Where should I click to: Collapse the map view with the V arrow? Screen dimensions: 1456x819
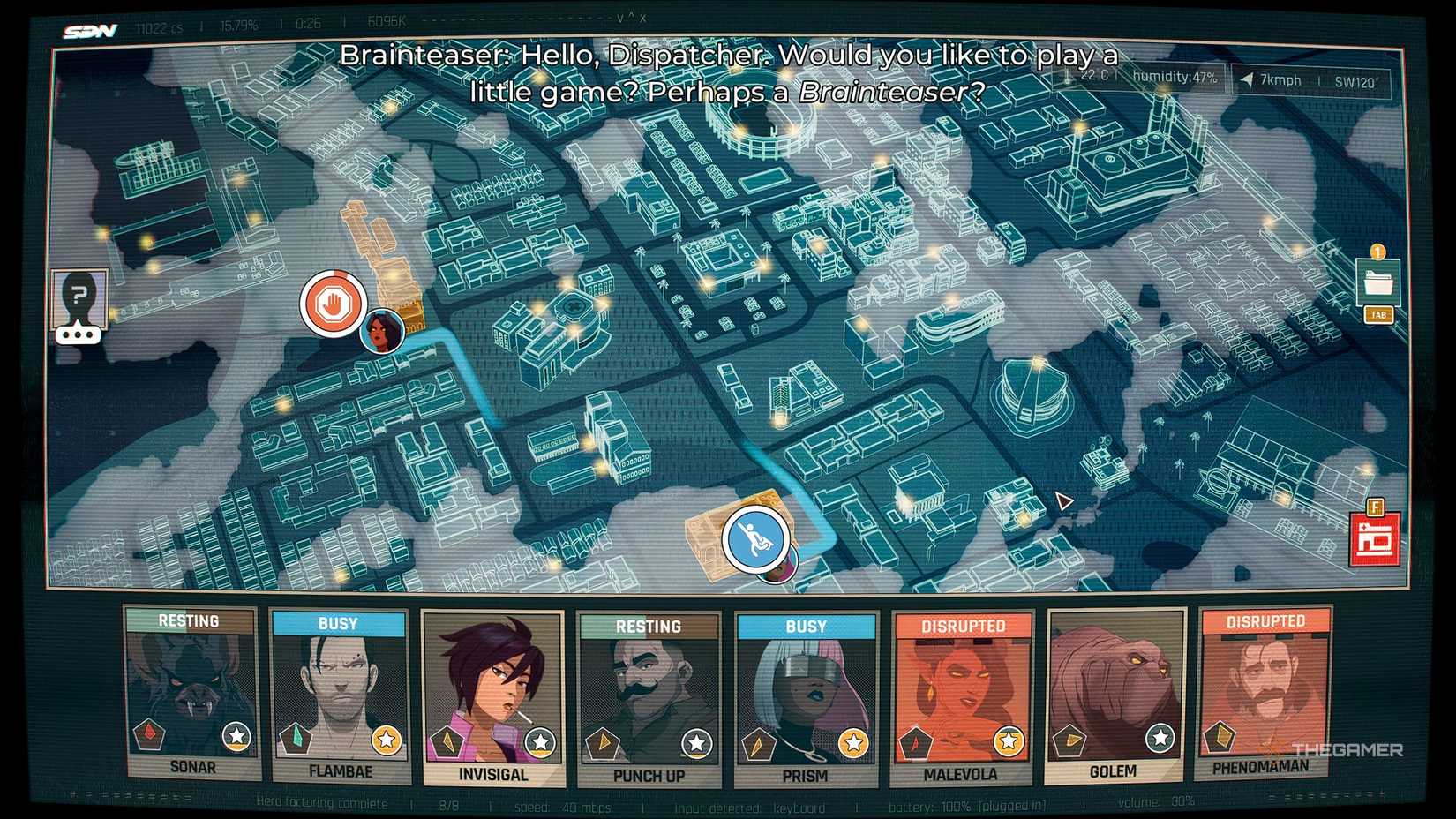click(618, 16)
